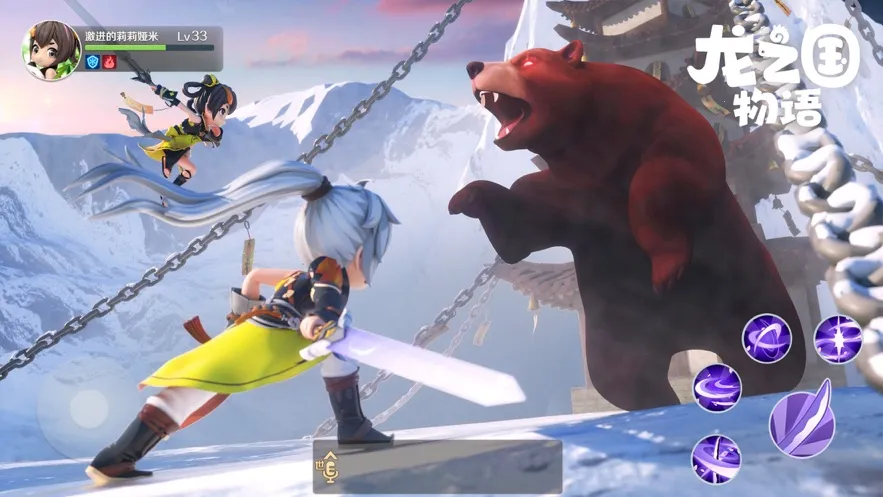The image size is (883, 497).
Task: Cast the vertical blade vortex skill
Action: tap(717, 459)
